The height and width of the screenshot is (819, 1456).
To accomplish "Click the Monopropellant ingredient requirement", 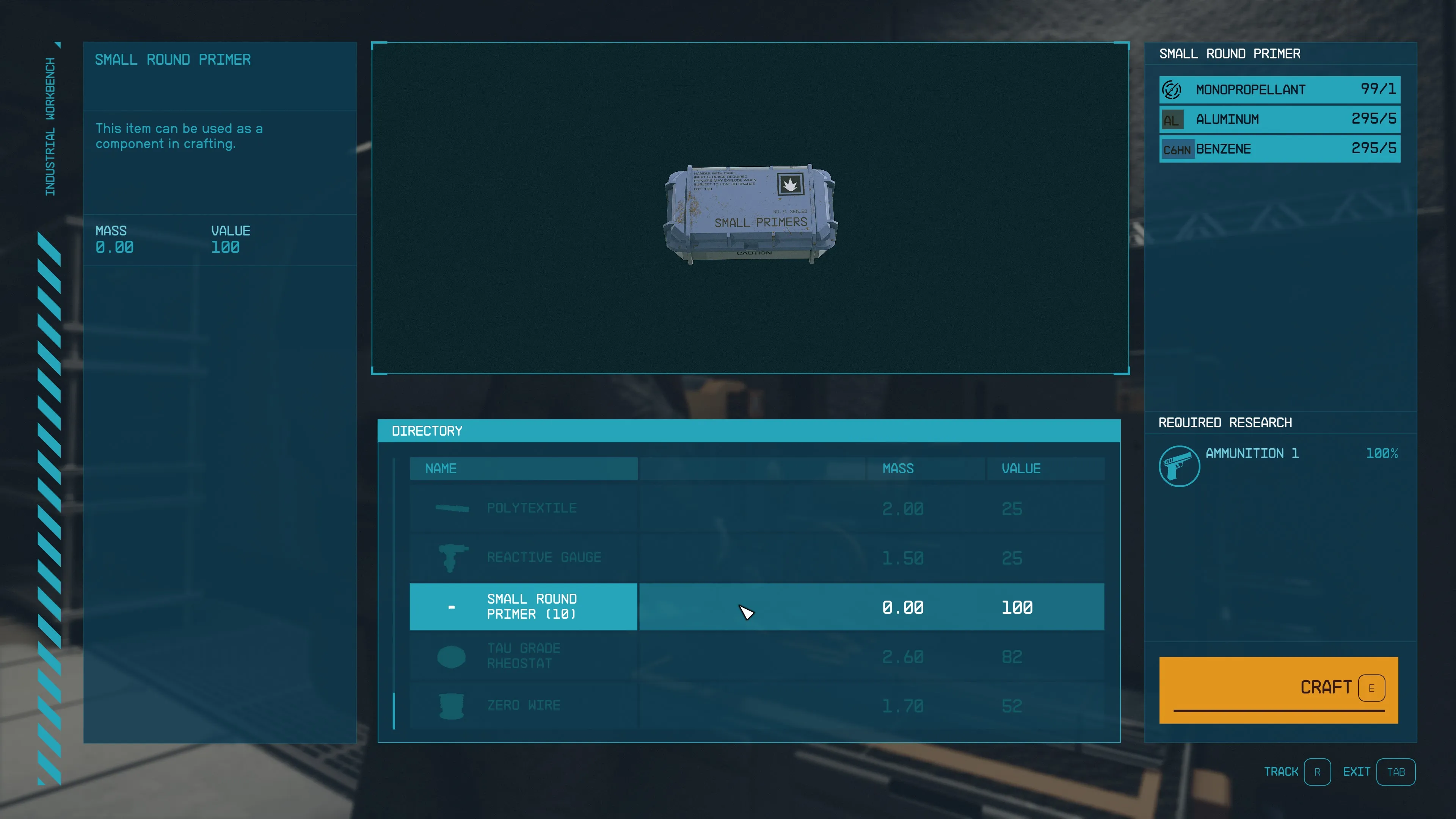I will click(1279, 89).
